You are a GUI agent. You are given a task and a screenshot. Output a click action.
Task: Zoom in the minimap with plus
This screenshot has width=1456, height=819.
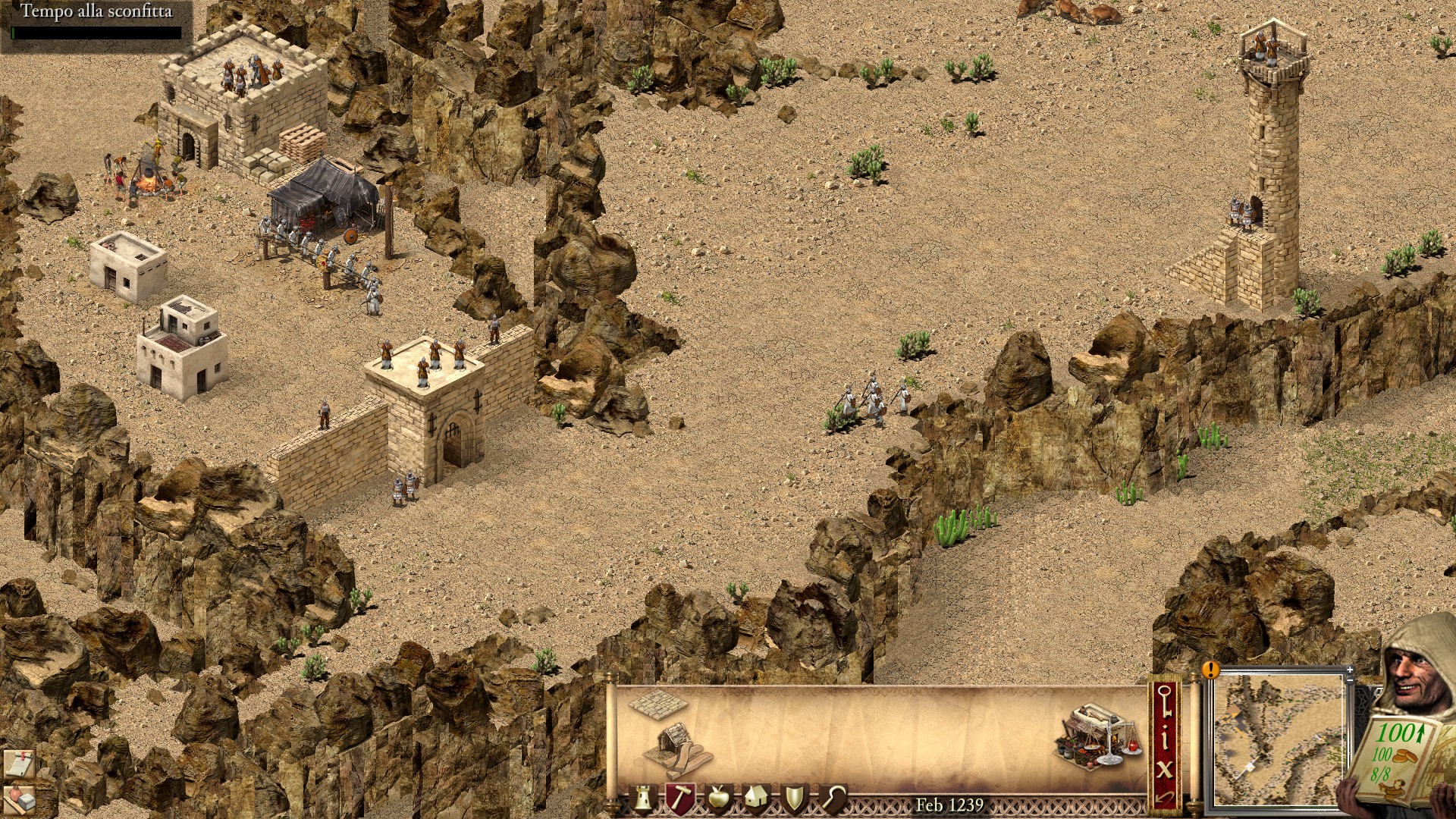[1350, 670]
